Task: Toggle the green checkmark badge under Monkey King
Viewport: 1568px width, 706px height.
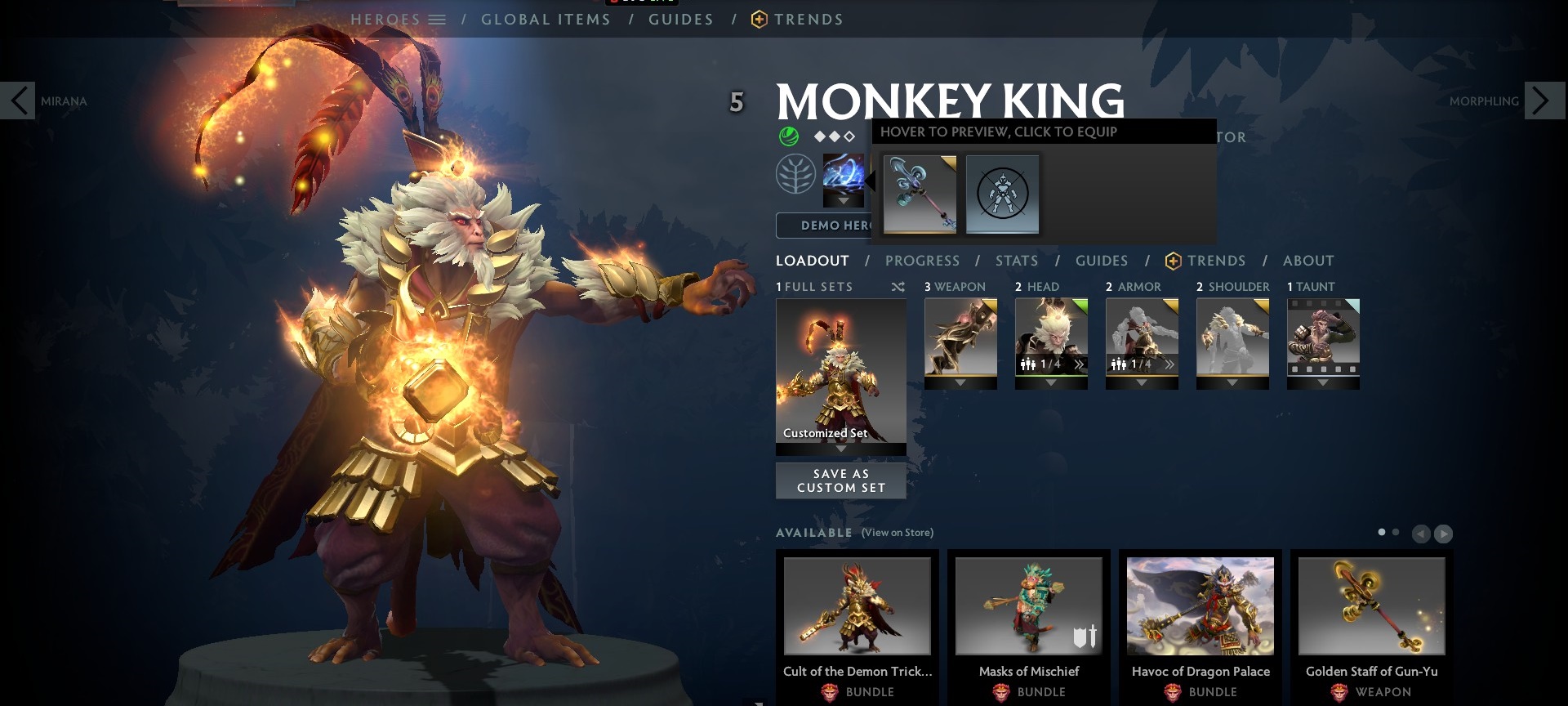Action: [789, 136]
